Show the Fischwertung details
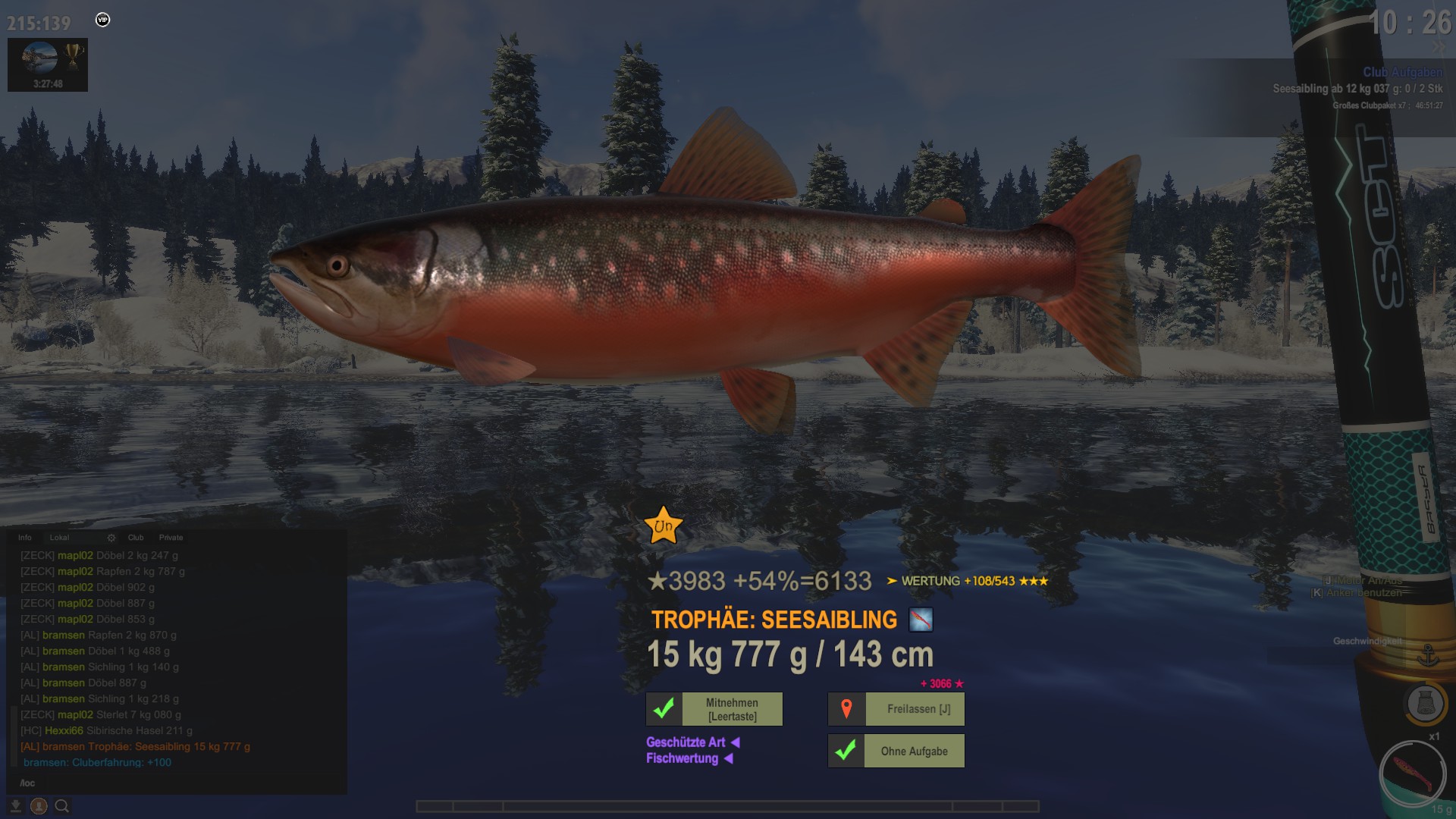1456x819 pixels. click(x=682, y=758)
